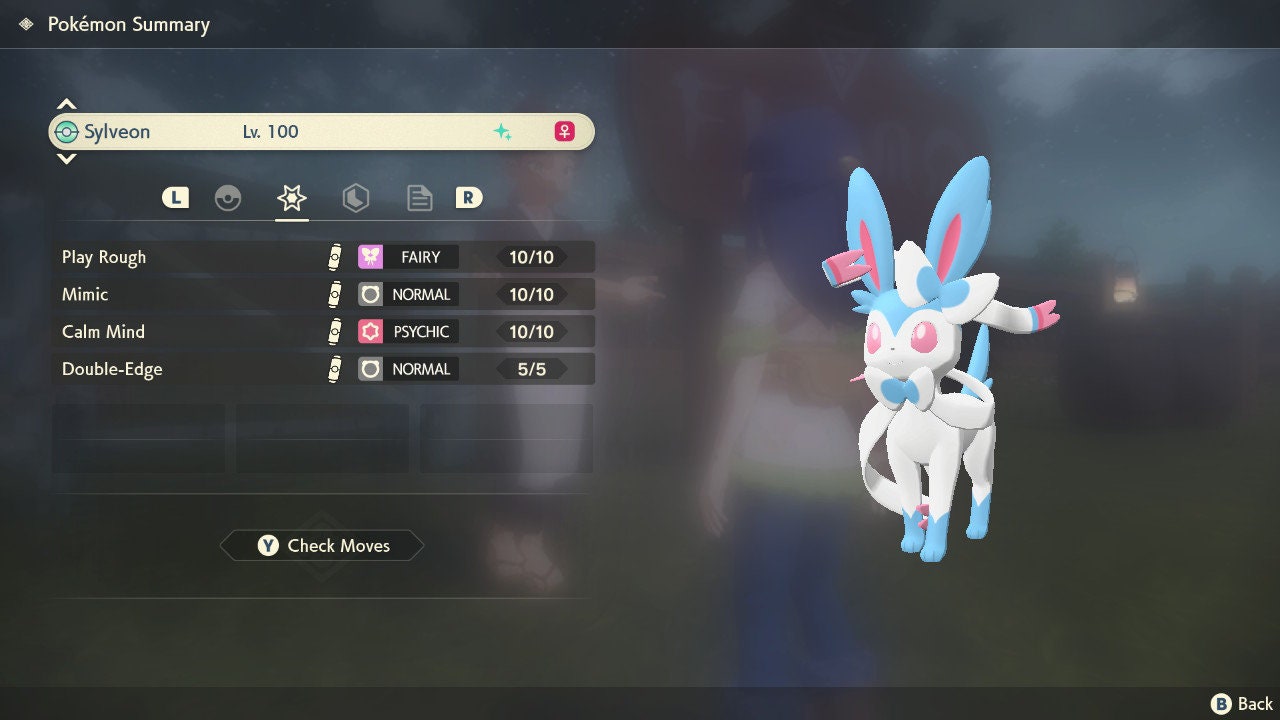Screen dimensions: 1280x720
Task: Open the document notes tab
Action: tap(419, 198)
